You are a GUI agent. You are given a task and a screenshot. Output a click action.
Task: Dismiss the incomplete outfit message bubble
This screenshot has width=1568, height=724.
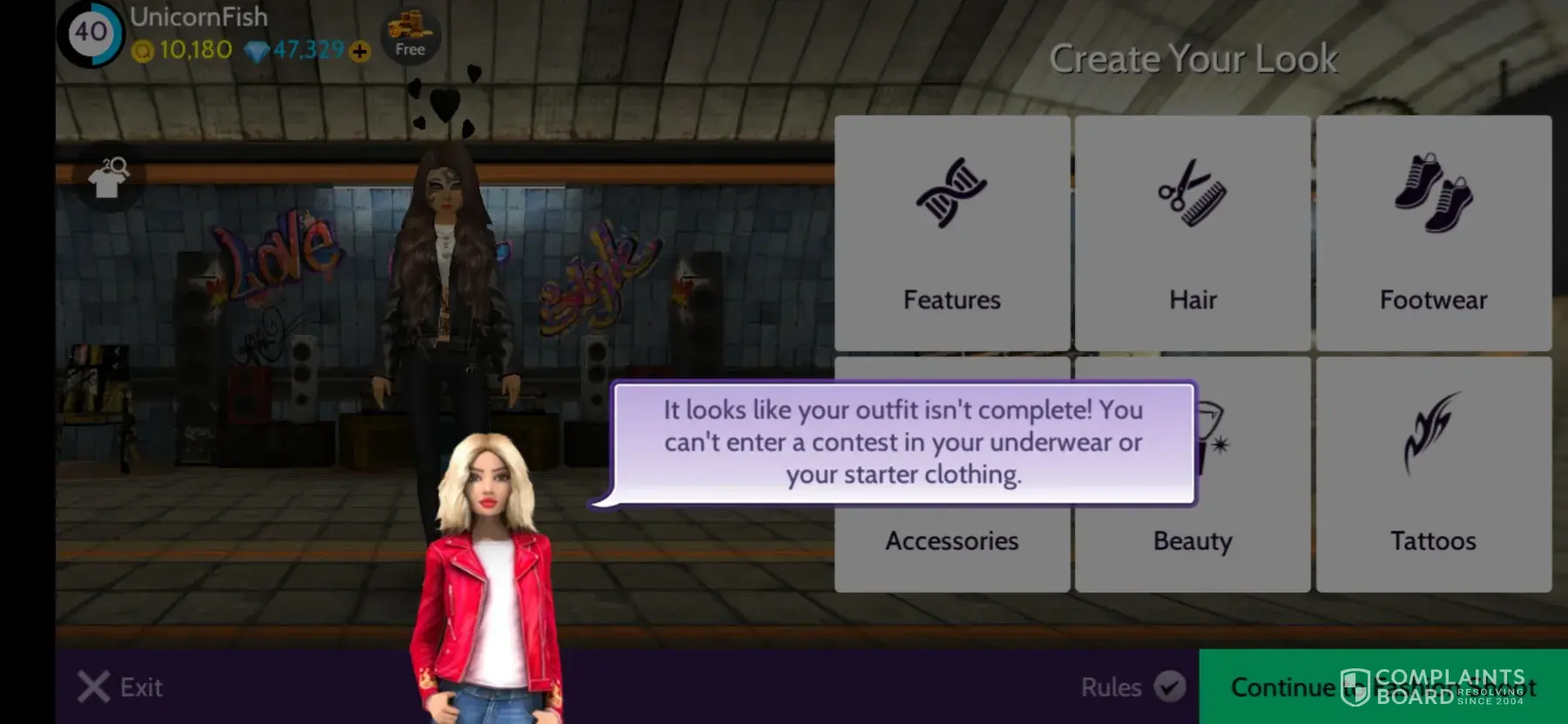[902, 443]
